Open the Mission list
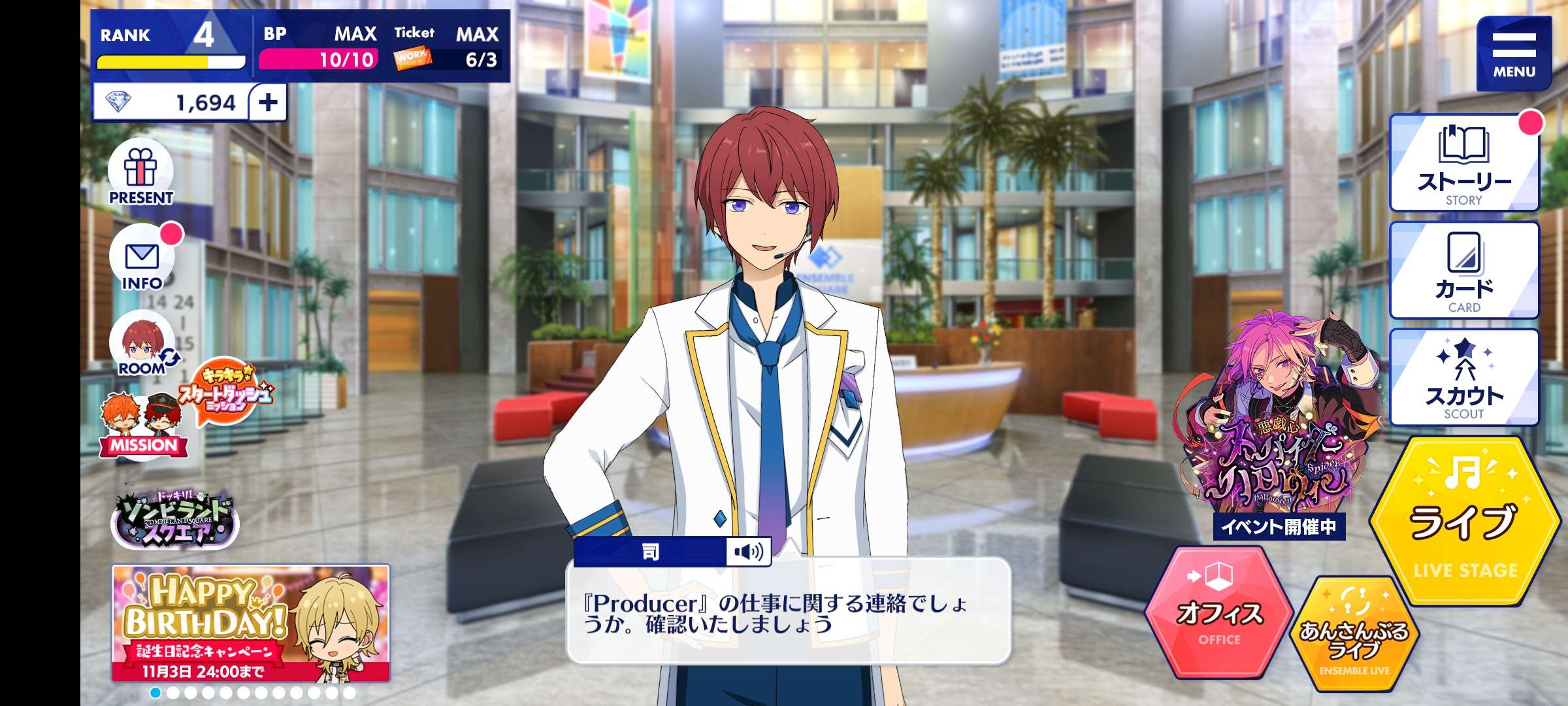Image resolution: width=1568 pixels, height=706 pixels. point(142,425)
